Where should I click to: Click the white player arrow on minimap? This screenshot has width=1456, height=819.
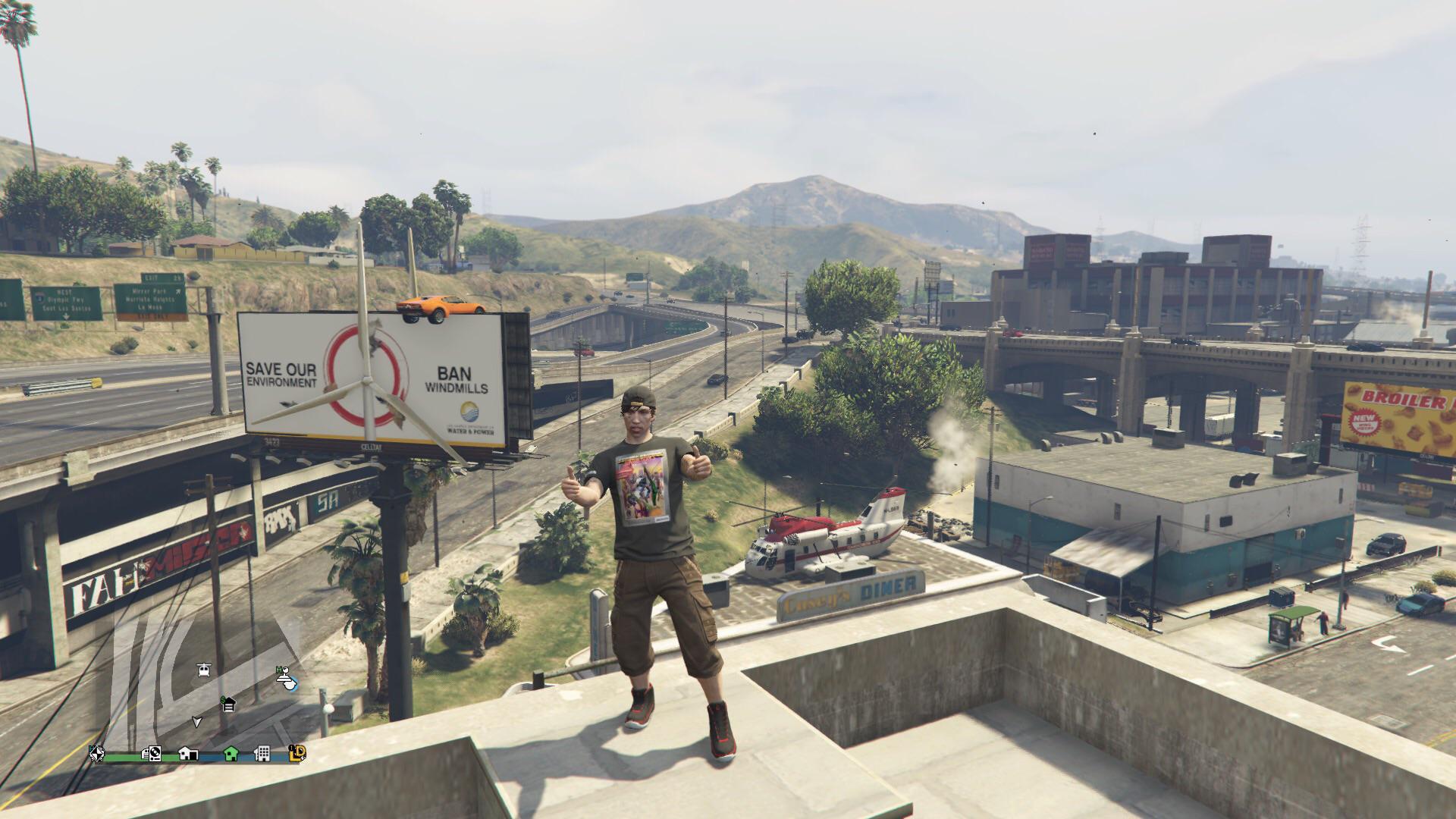coord(197,721)
